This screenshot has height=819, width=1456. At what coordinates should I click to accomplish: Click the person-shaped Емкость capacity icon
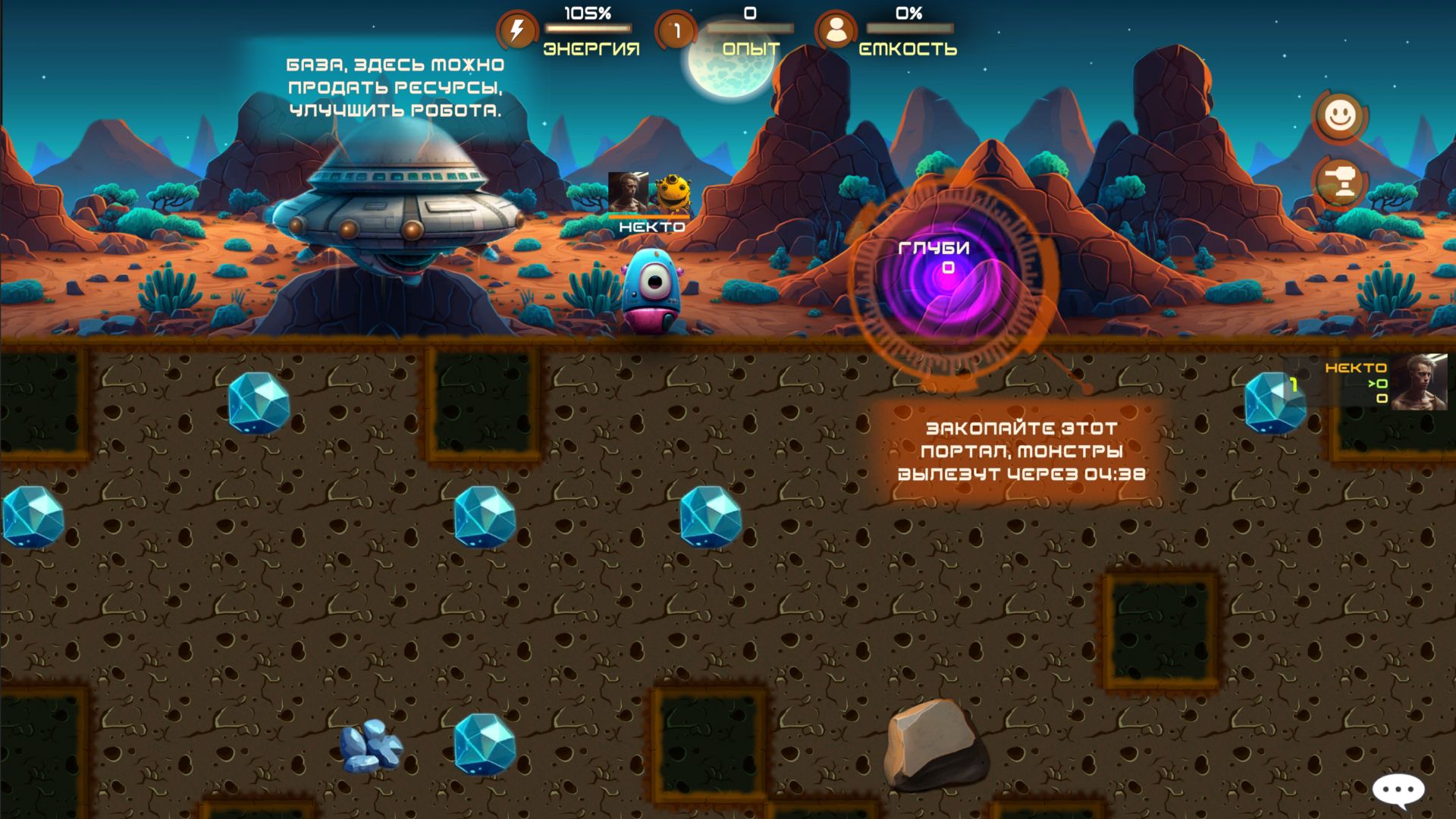click(x=836, y=29)
